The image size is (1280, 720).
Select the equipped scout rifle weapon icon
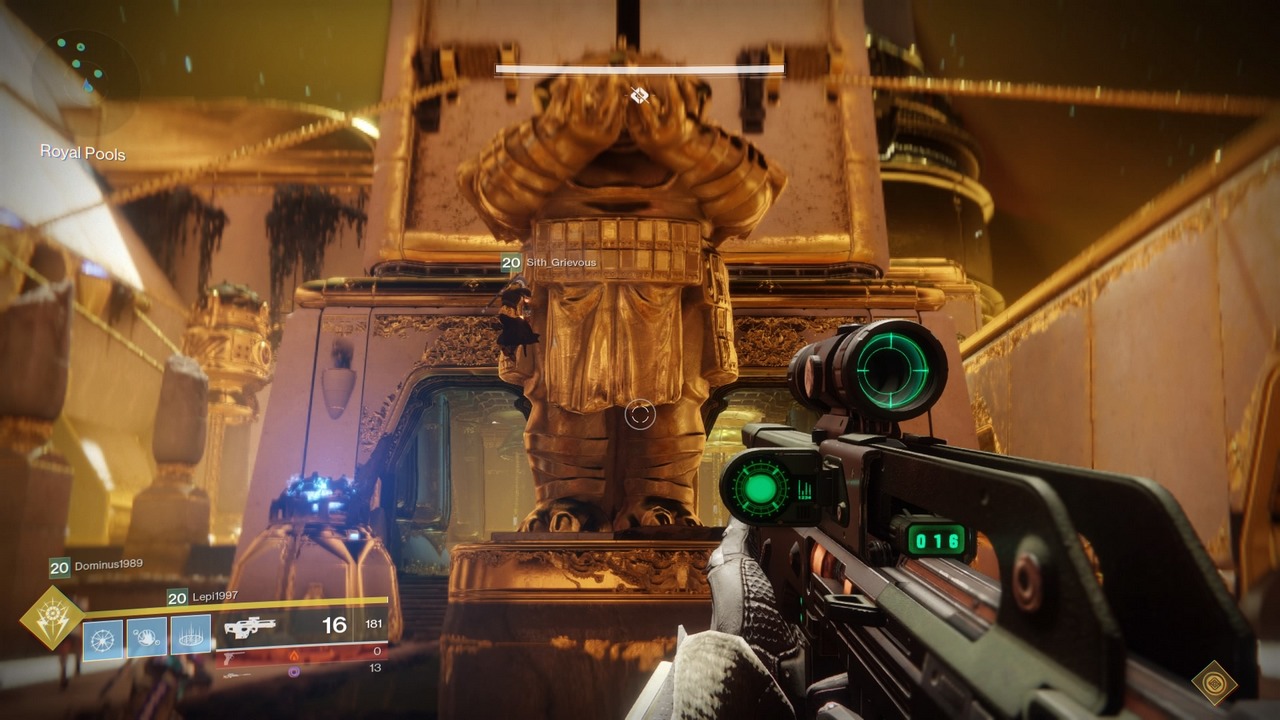pyautogui.click(x=249, y=628)
